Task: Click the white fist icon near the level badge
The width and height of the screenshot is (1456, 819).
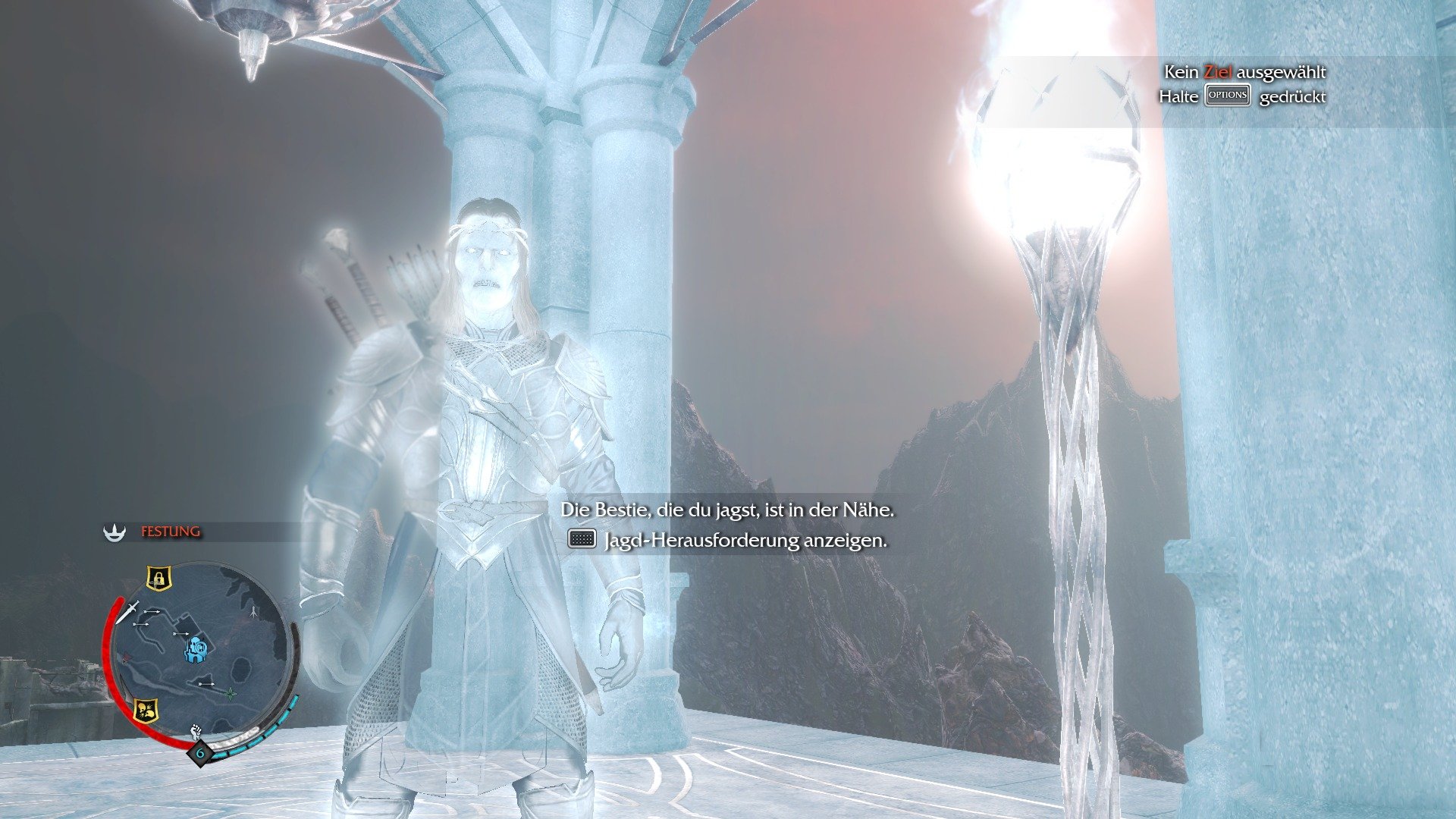Action: click(196, 730)
